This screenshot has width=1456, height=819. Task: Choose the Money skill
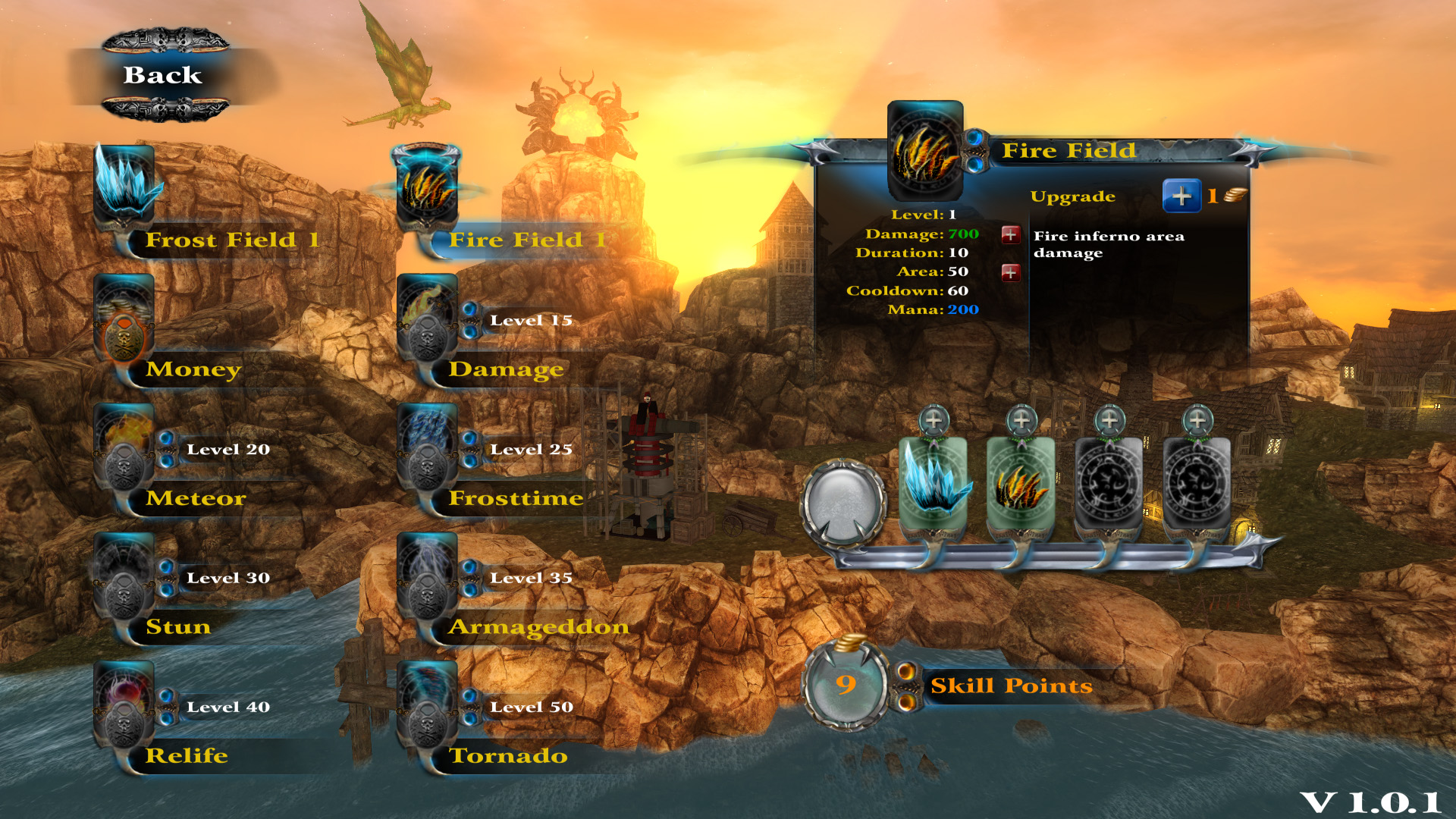124,318
